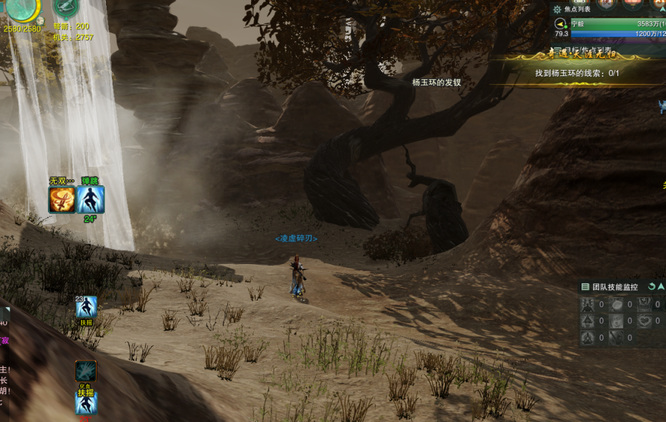Click the orange 无双 buff icon

pyautogui.click(x=61, y=200)
